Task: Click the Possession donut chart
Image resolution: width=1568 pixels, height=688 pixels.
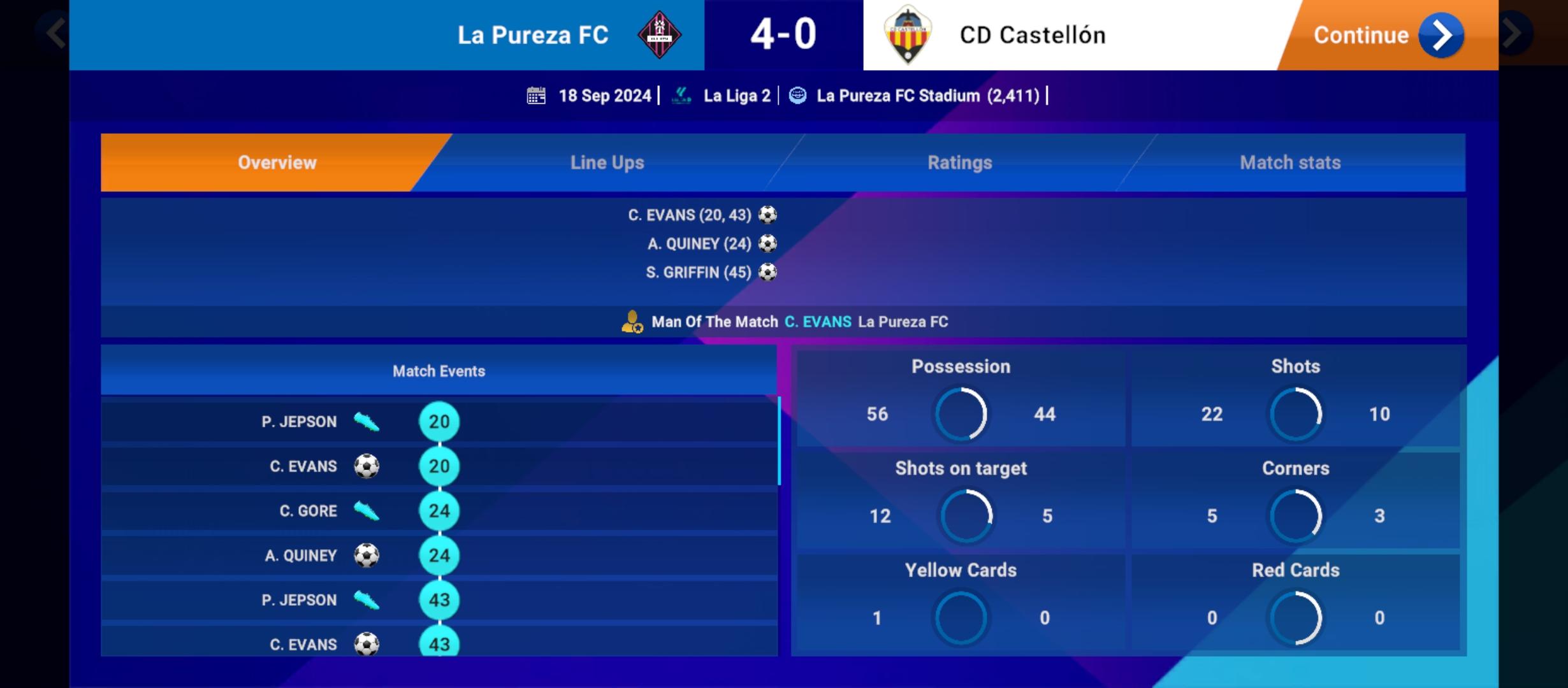Action: [960, 414]
